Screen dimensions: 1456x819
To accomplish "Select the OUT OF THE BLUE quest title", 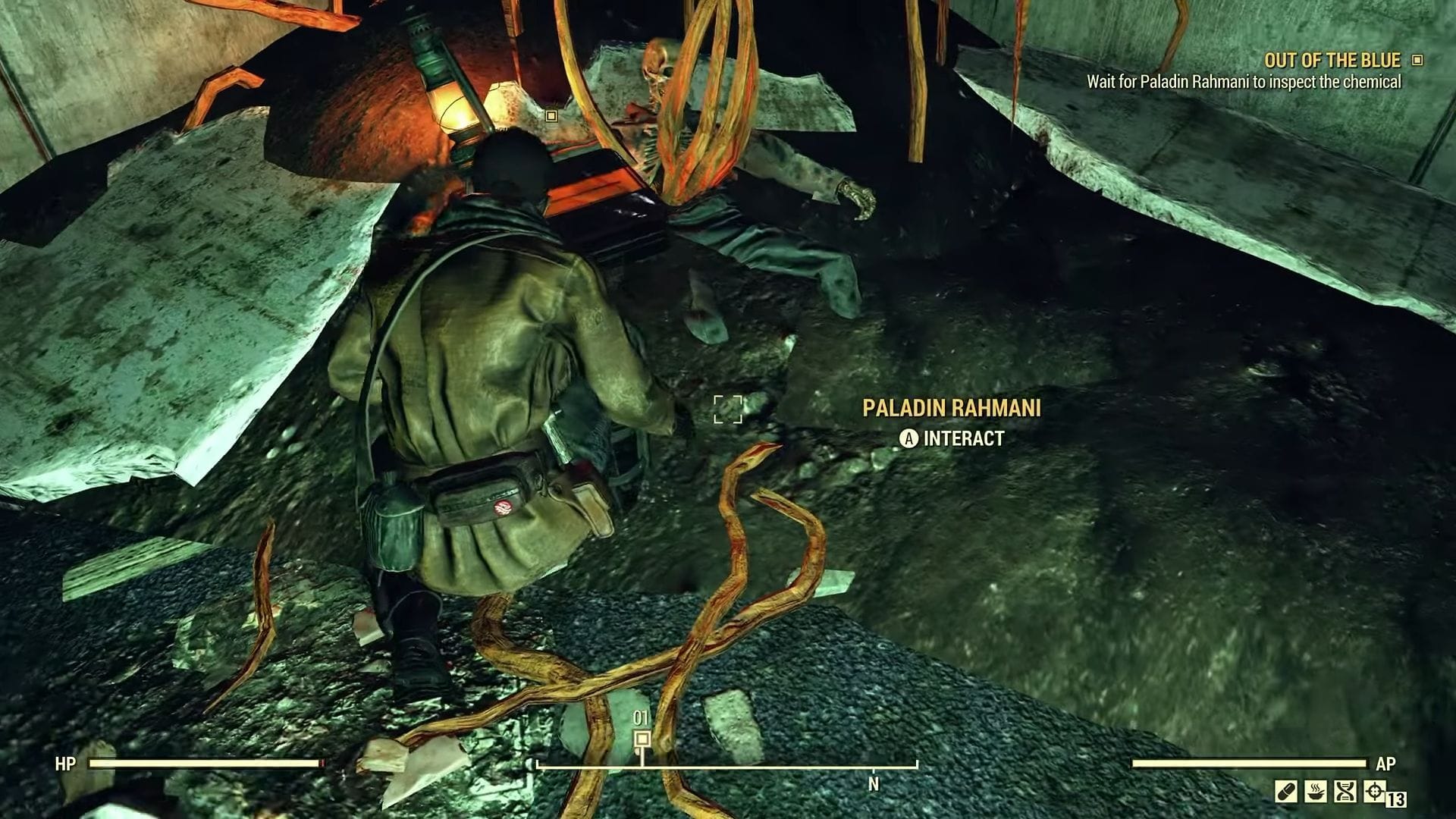I will click(x=1332, y=61).
